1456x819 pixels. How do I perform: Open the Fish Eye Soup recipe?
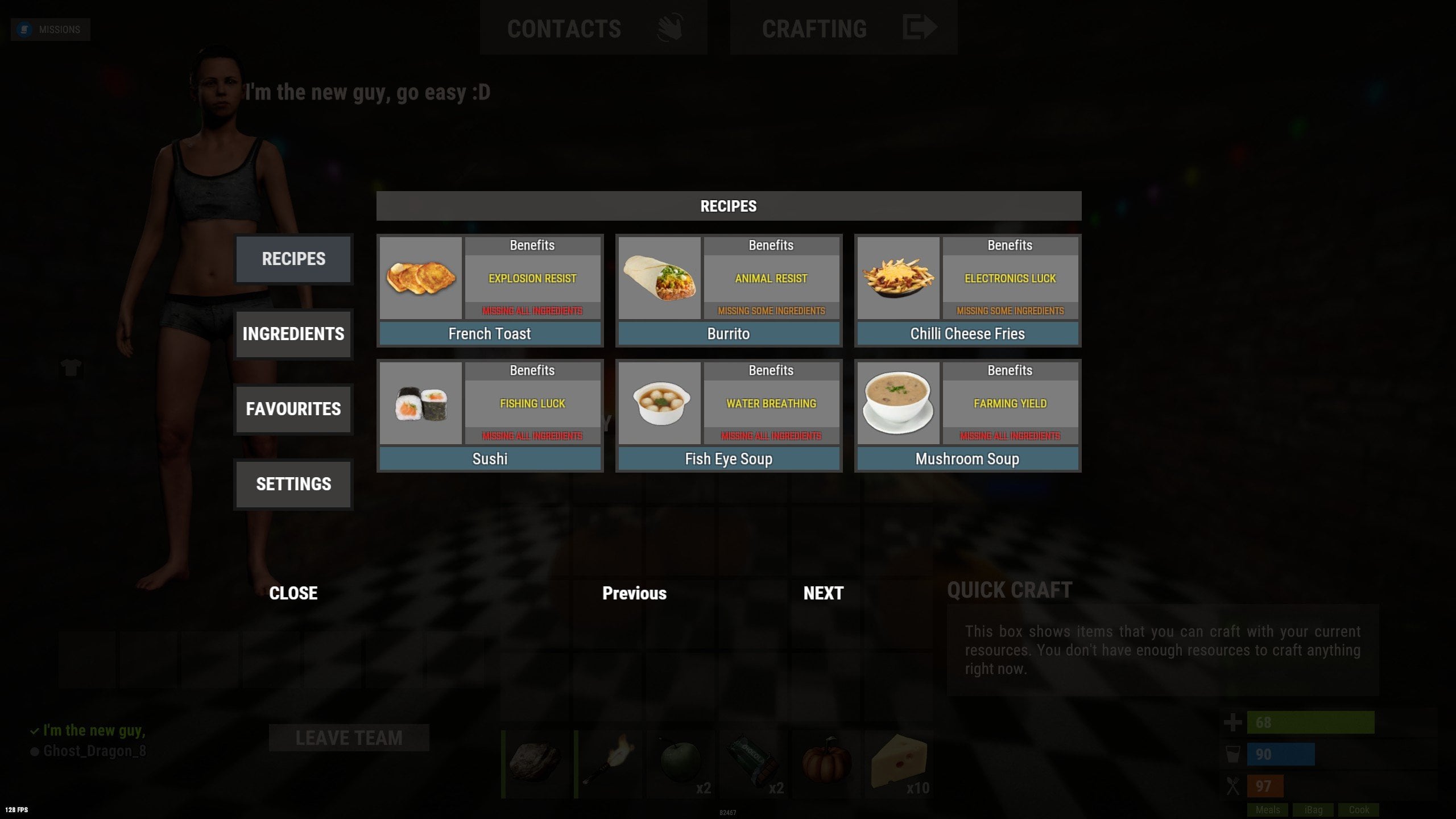click(729, 459)
